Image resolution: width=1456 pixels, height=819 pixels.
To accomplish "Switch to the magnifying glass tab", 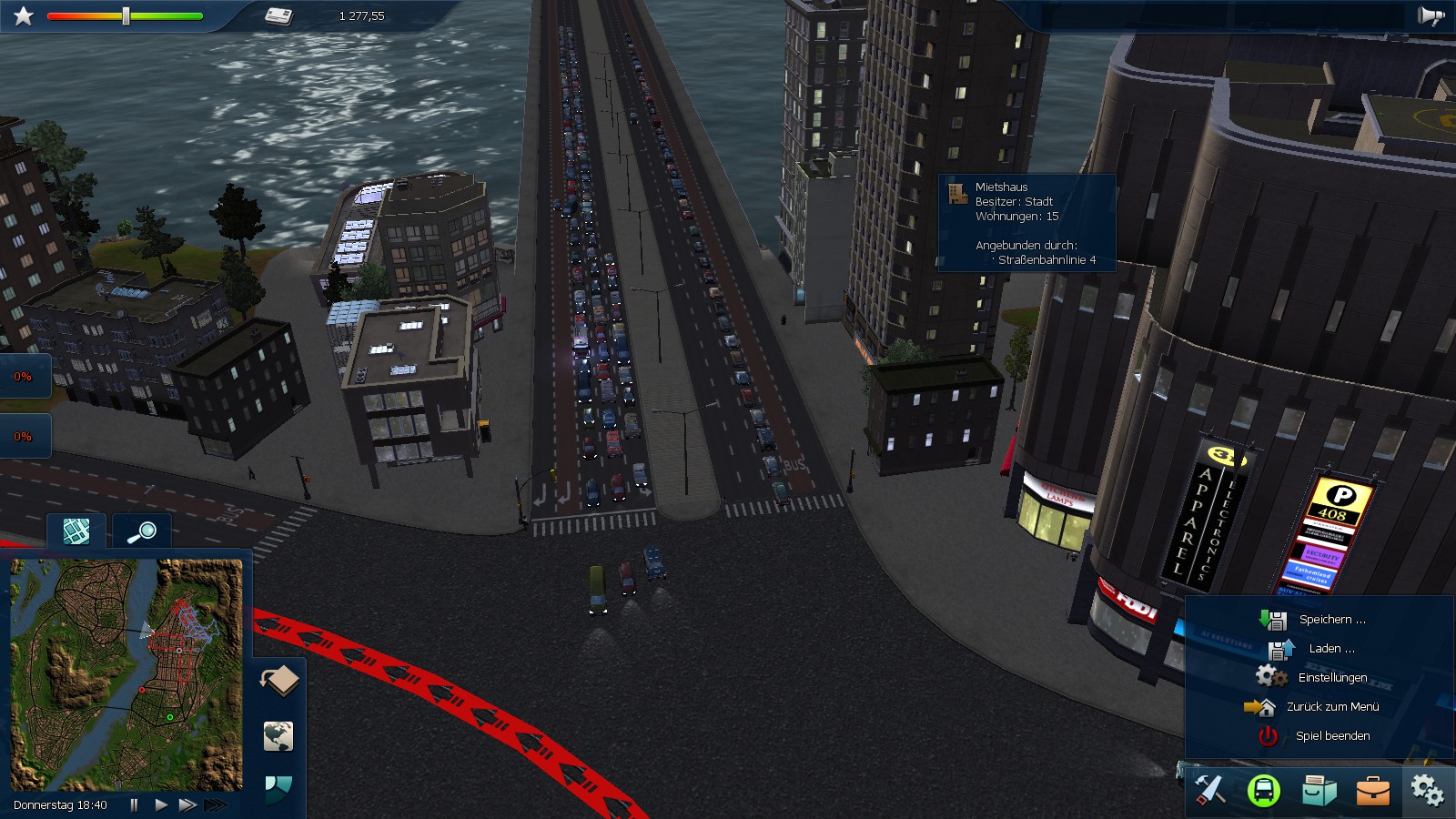I will pyautogui.click(x=141, y=531).
